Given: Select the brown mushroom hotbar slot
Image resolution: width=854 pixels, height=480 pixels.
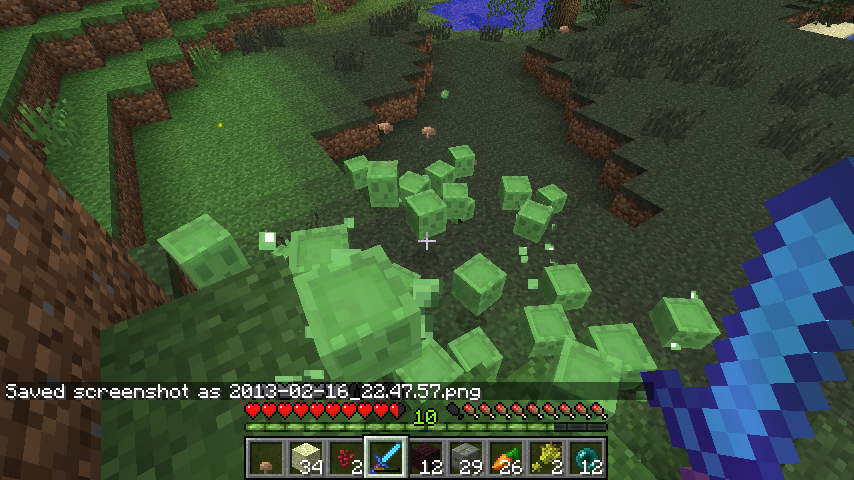Looking at the screenshot, I should click(x=266, y=459).
